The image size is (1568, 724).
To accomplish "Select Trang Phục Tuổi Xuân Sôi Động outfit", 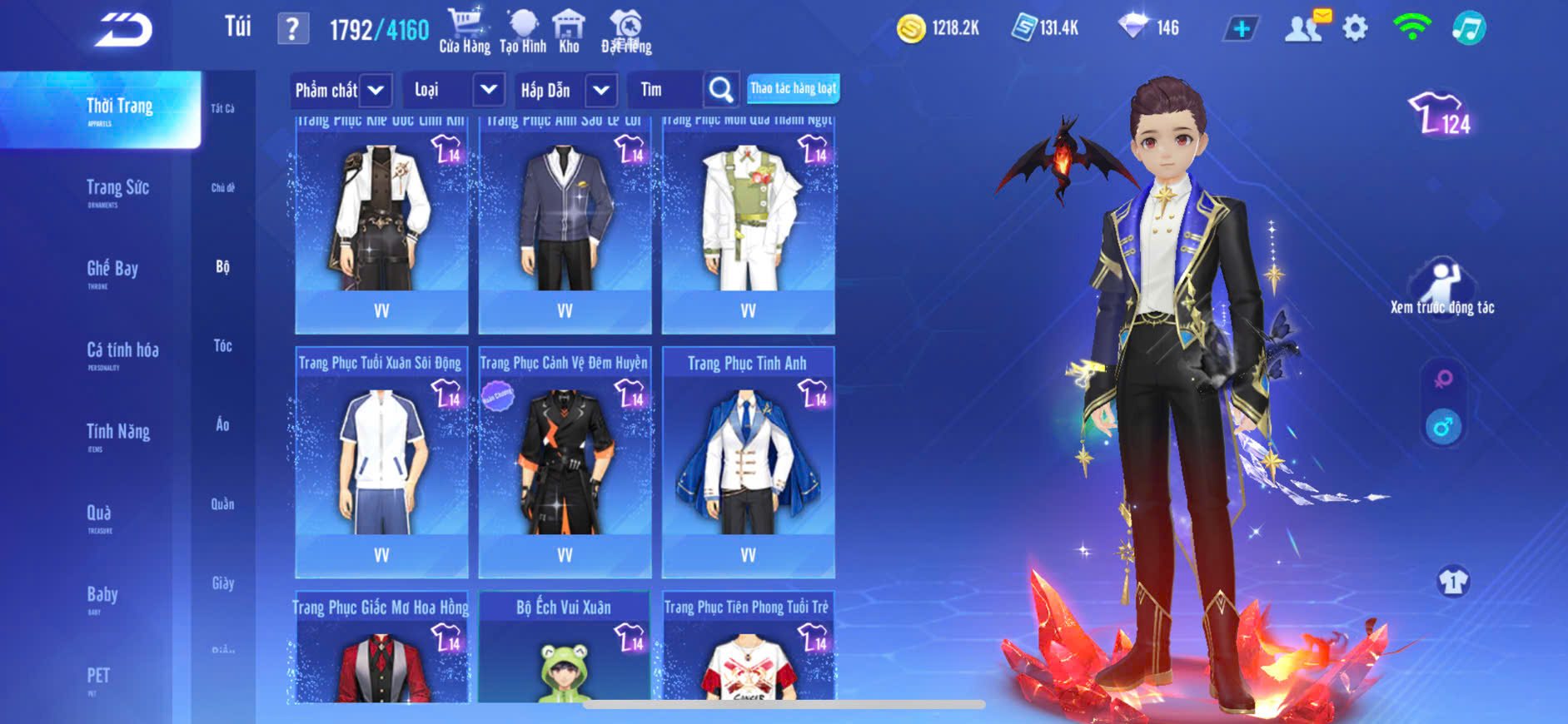I will [x=381, y=460].
